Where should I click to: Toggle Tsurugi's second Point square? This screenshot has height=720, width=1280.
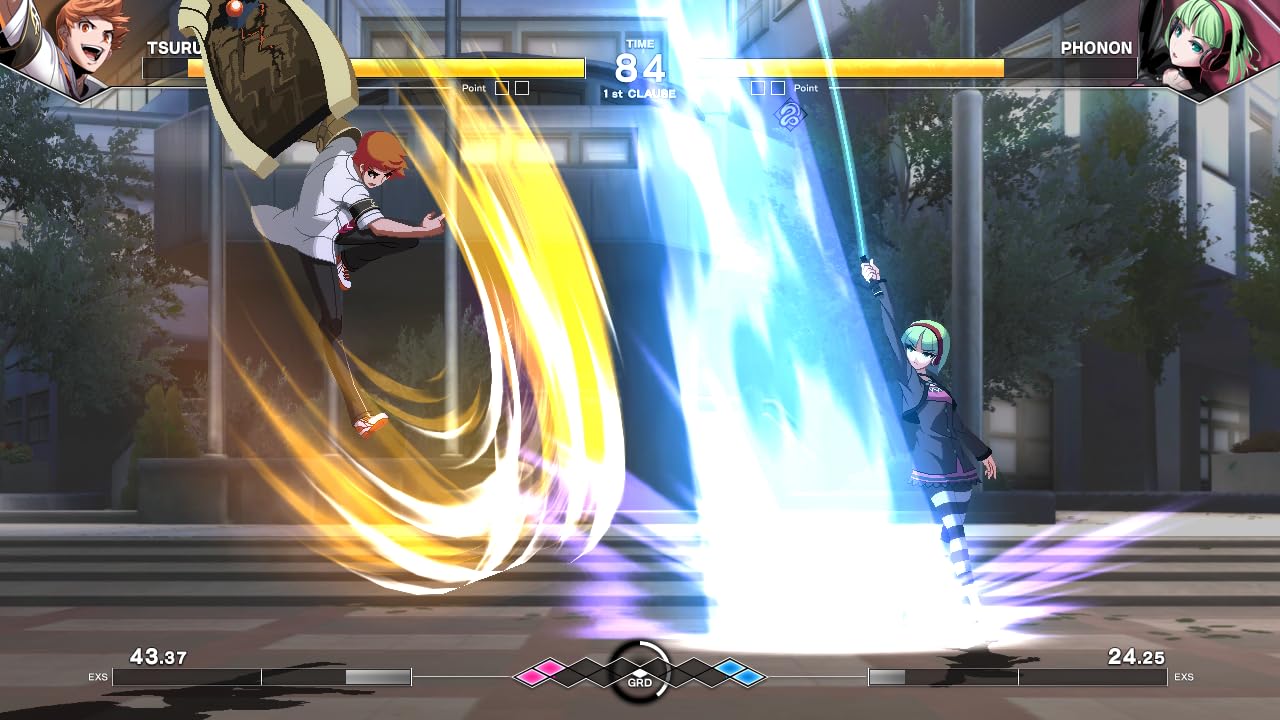pos(520,87)
